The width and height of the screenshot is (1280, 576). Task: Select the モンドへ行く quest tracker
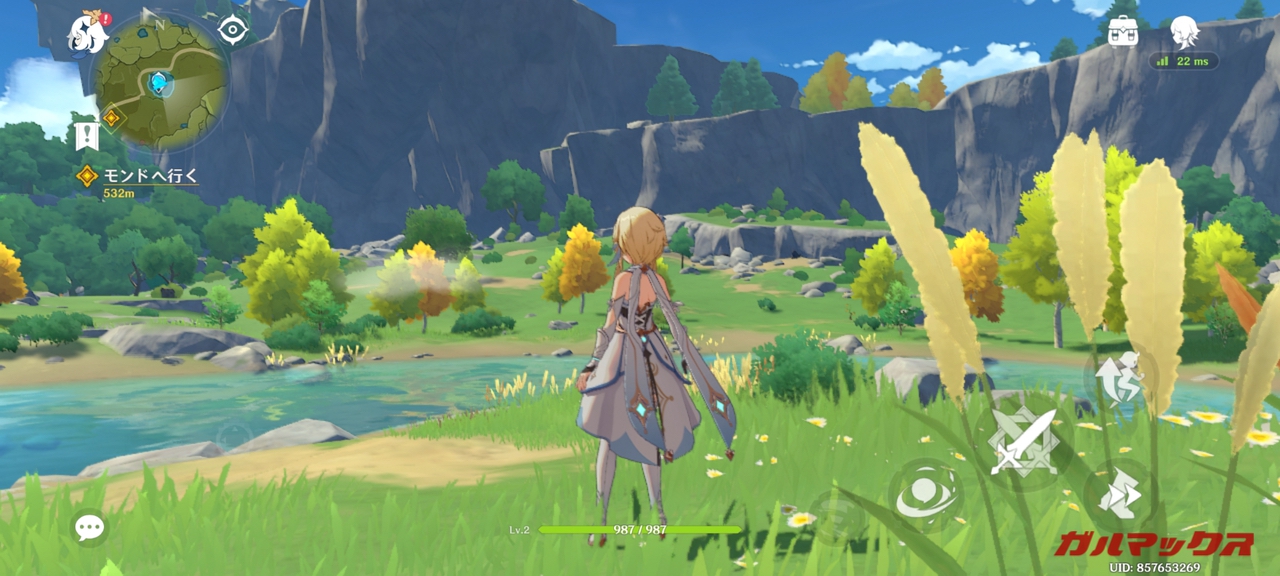(x=140, y=176)
